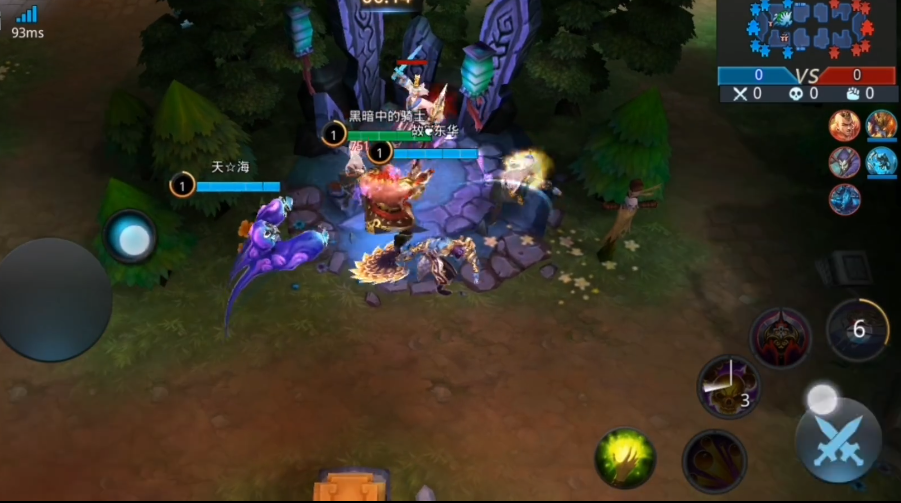Select the blue beast hero portrait with red ring
This screenshot has width=901, height=503.
coord(845,198)
